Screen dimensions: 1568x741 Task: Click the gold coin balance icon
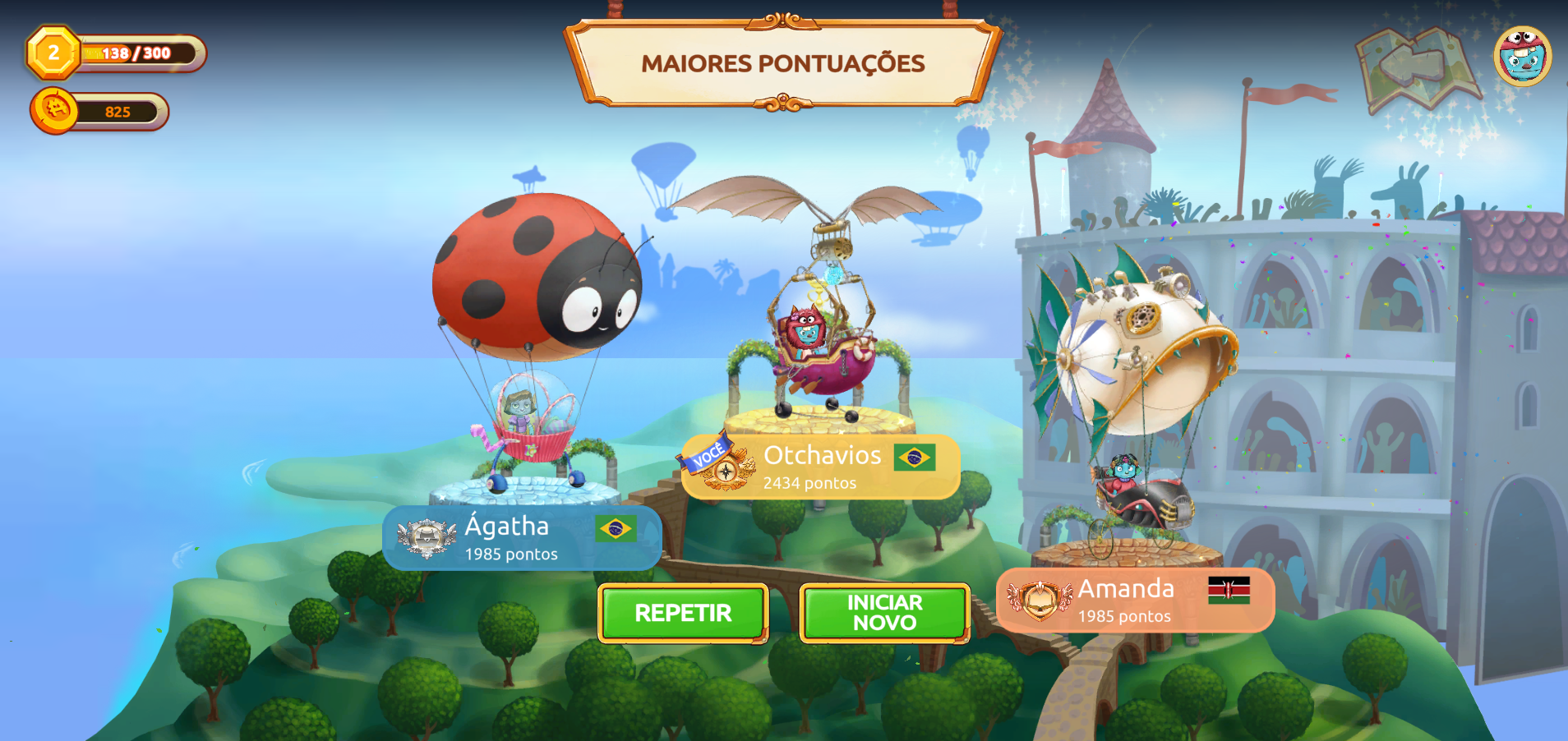click(x=55, y=110)
